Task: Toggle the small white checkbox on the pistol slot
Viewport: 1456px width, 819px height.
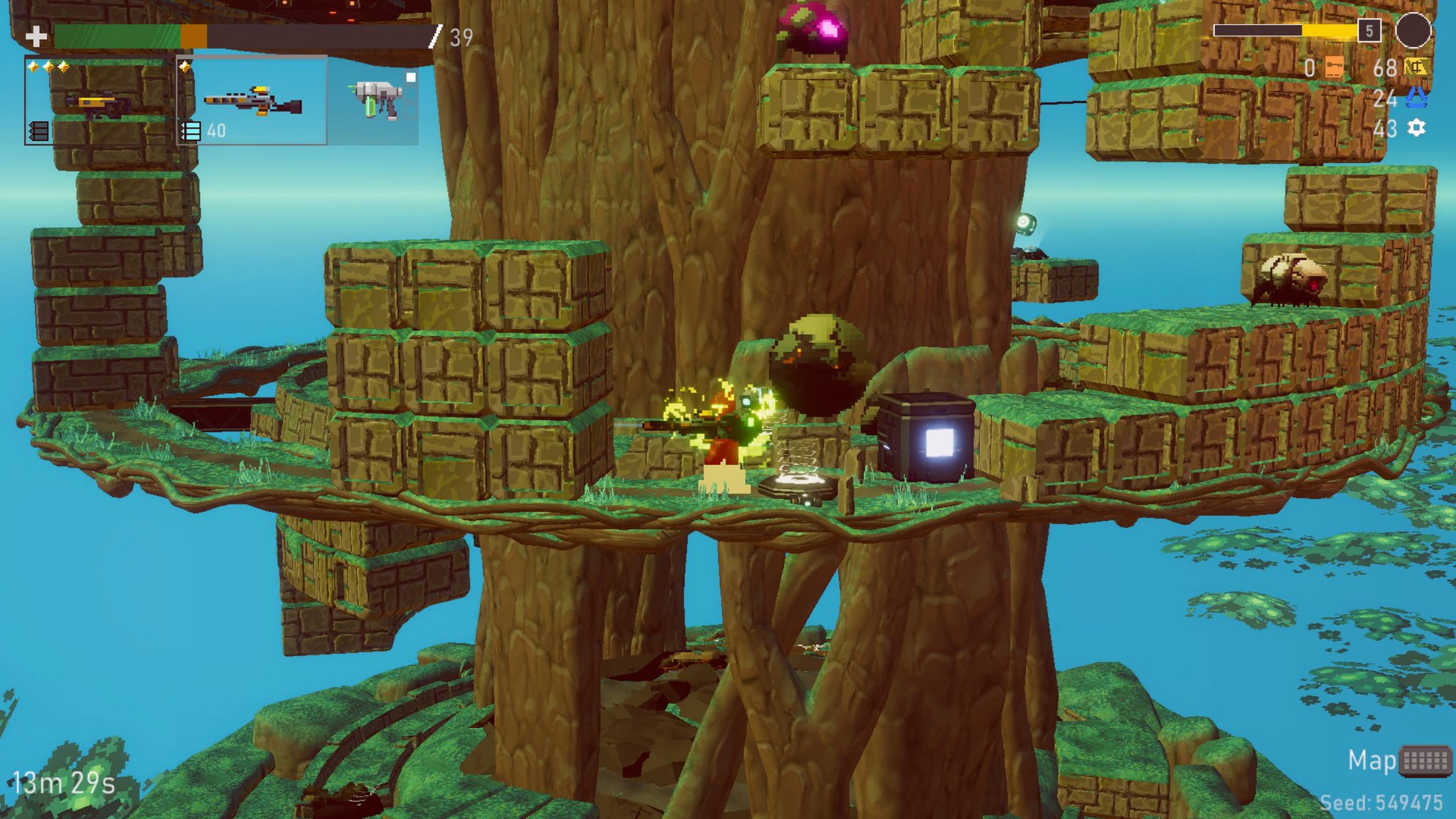Action: 411,77
